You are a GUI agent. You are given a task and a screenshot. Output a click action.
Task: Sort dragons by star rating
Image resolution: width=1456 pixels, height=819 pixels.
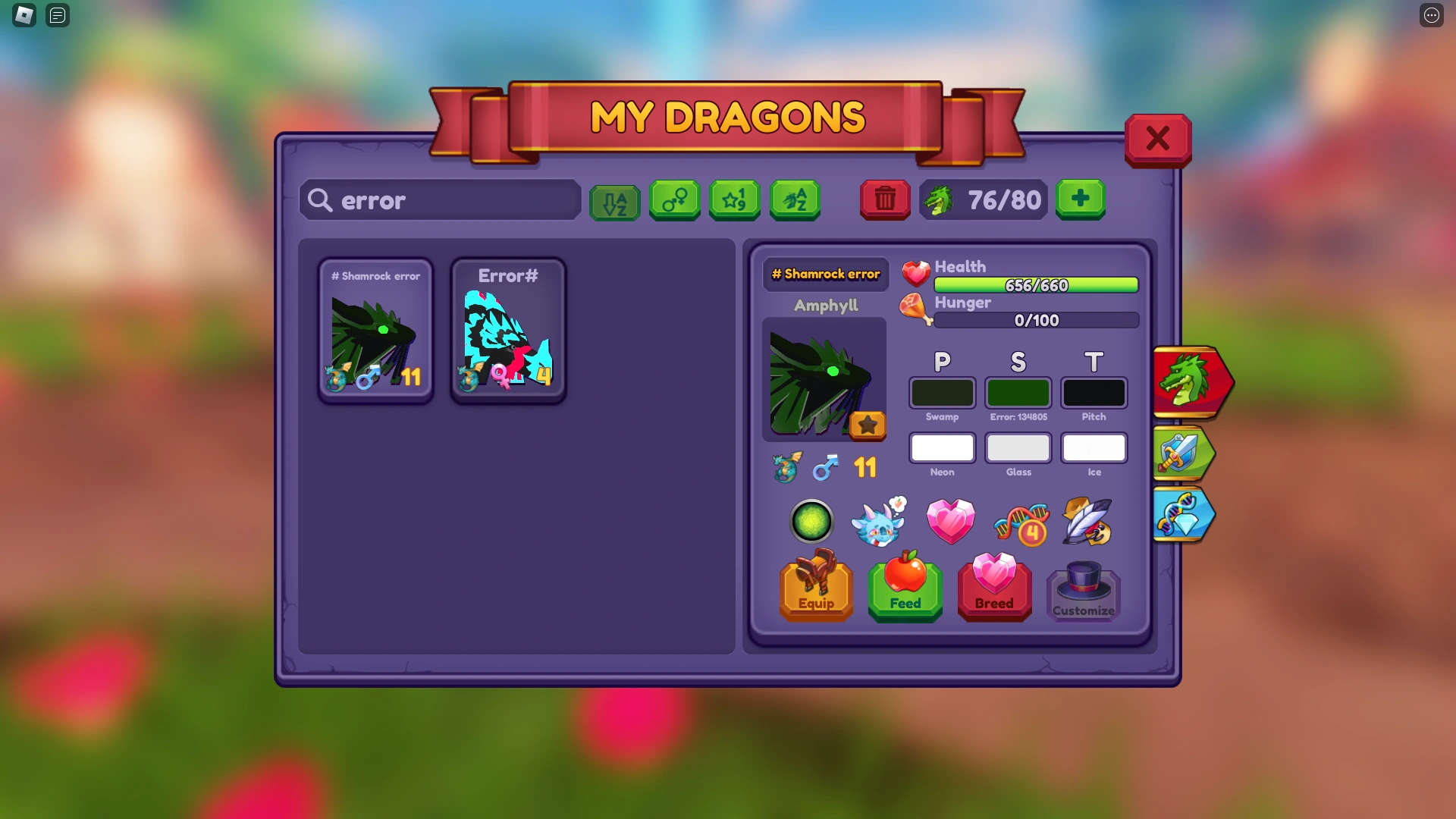[734, 200]
